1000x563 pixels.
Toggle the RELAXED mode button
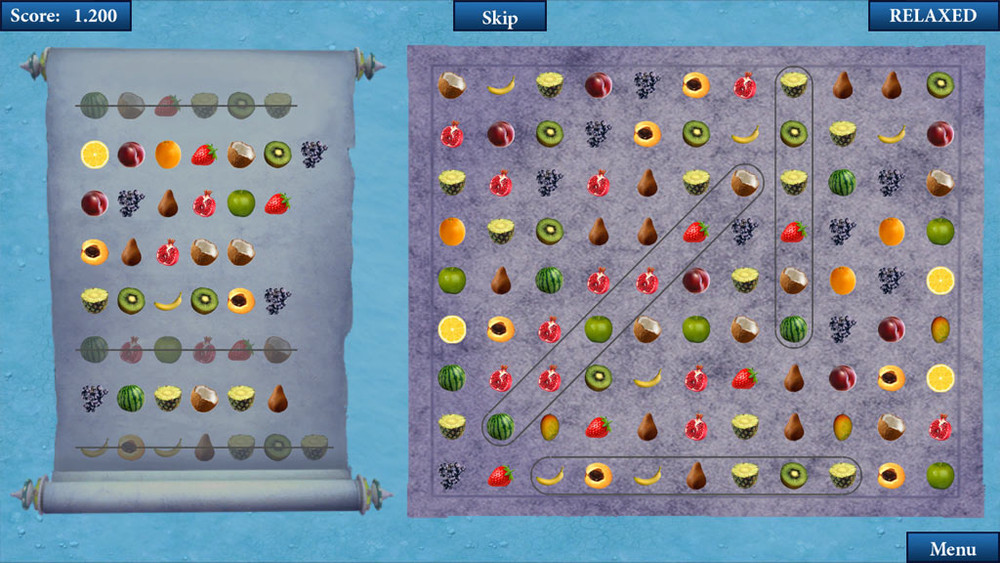(x=933, y=16)
